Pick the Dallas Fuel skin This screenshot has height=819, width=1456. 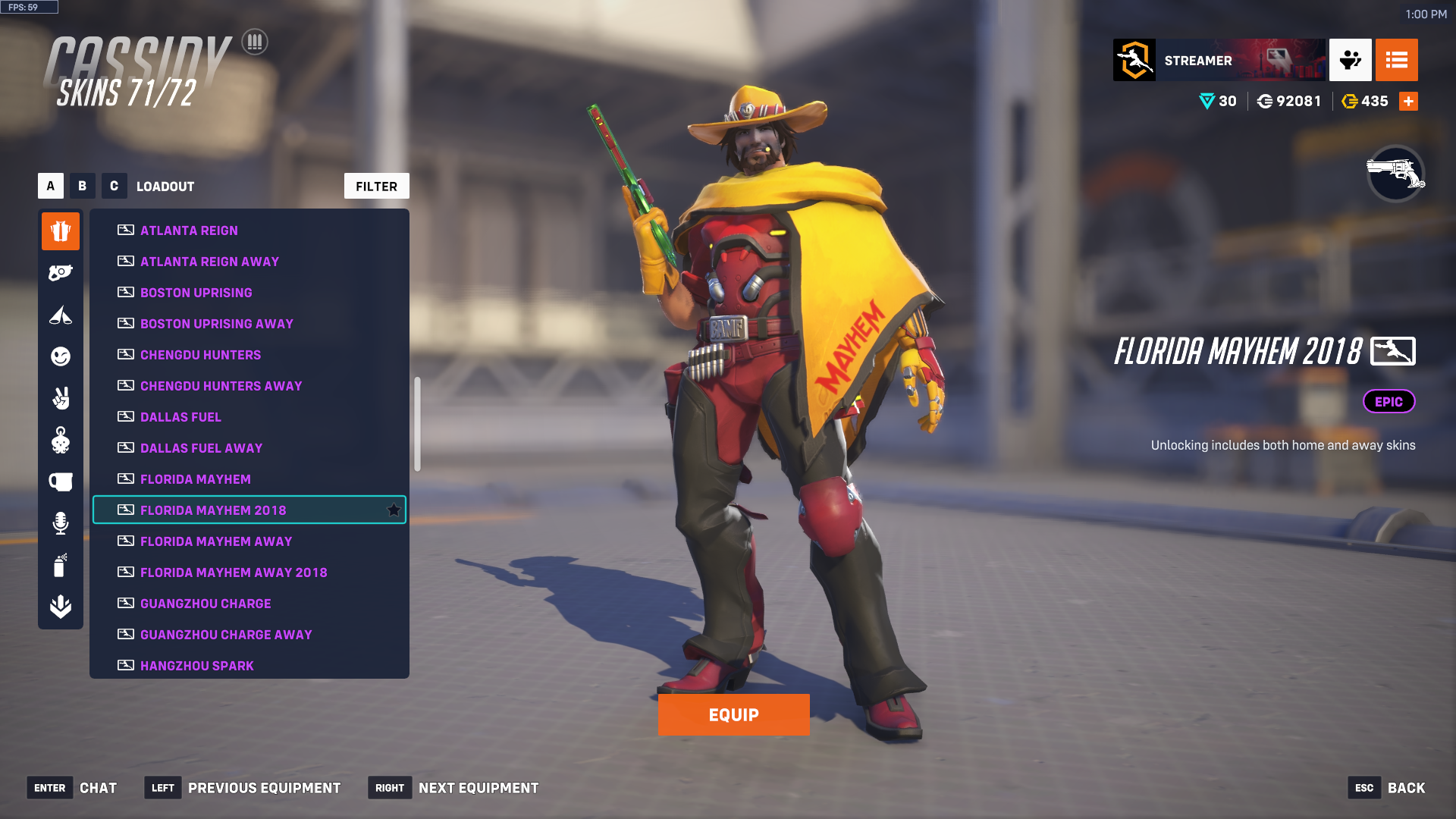pyautogui.click(x=180, y=417)
